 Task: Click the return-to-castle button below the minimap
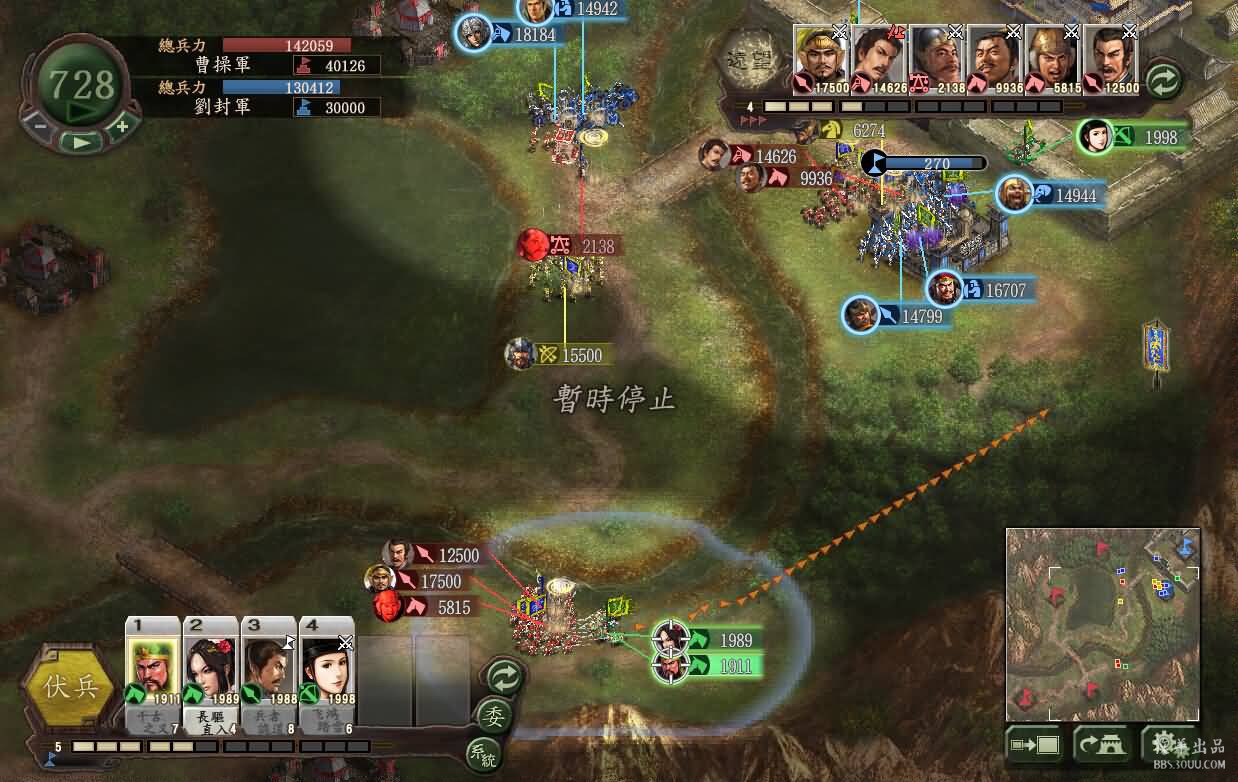click(x=1100, y=744)
